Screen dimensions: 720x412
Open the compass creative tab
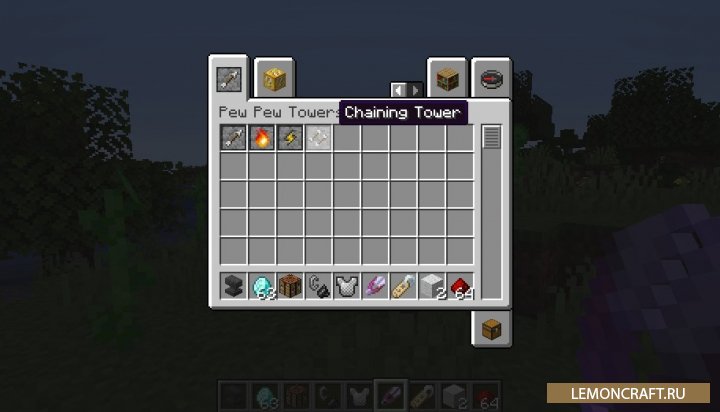click(491, 77)
